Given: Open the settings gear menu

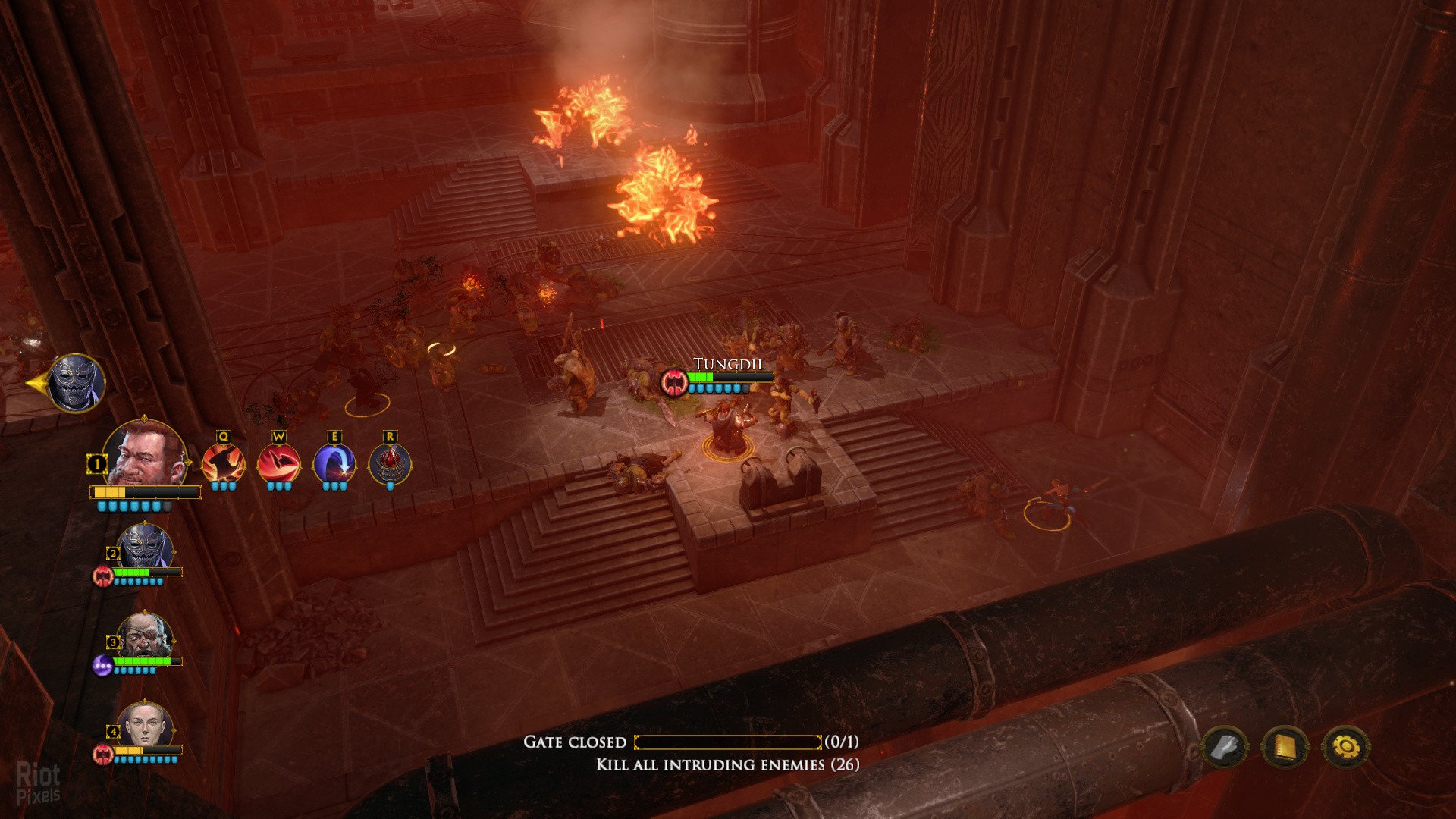Looking at the screenshot, I should (x=1346, y=748).
